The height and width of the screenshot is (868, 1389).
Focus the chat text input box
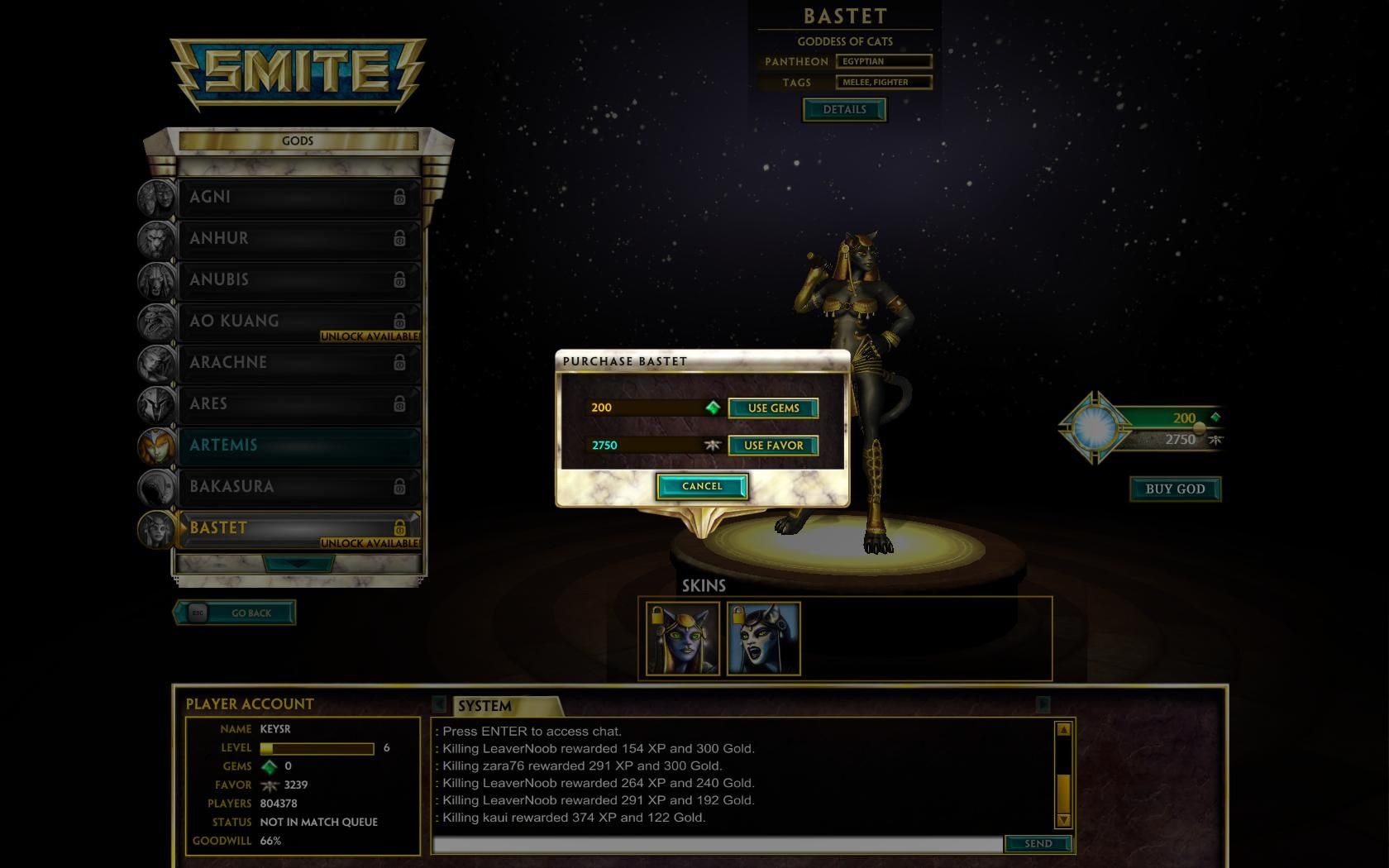(718, 844)
